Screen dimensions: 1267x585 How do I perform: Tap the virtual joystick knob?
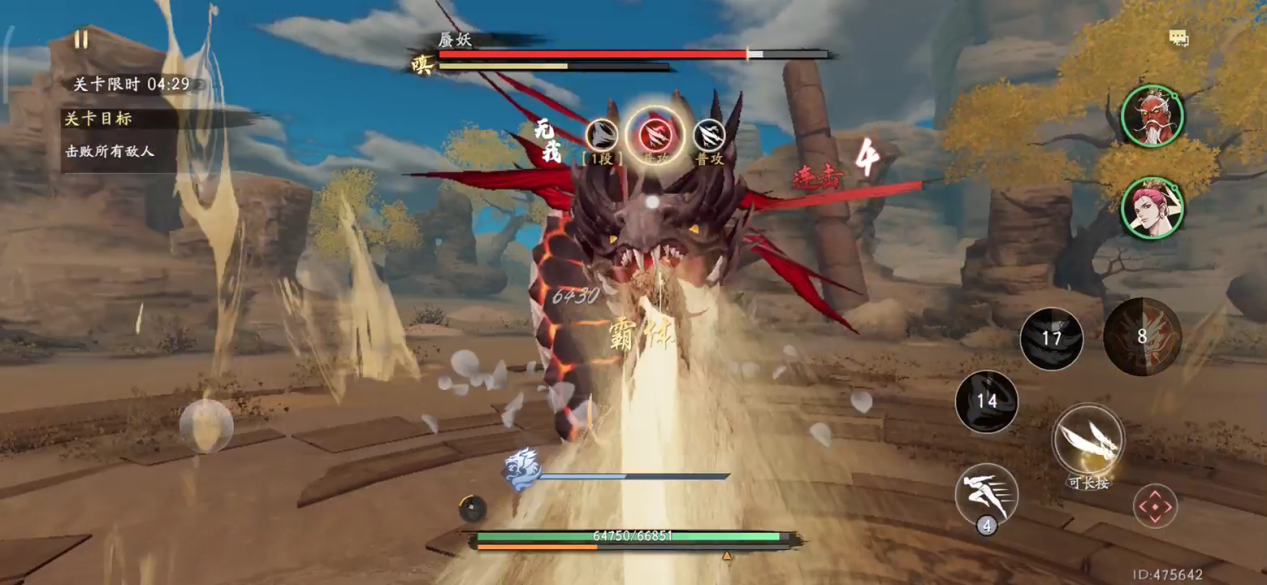click(x=206, y=425)
